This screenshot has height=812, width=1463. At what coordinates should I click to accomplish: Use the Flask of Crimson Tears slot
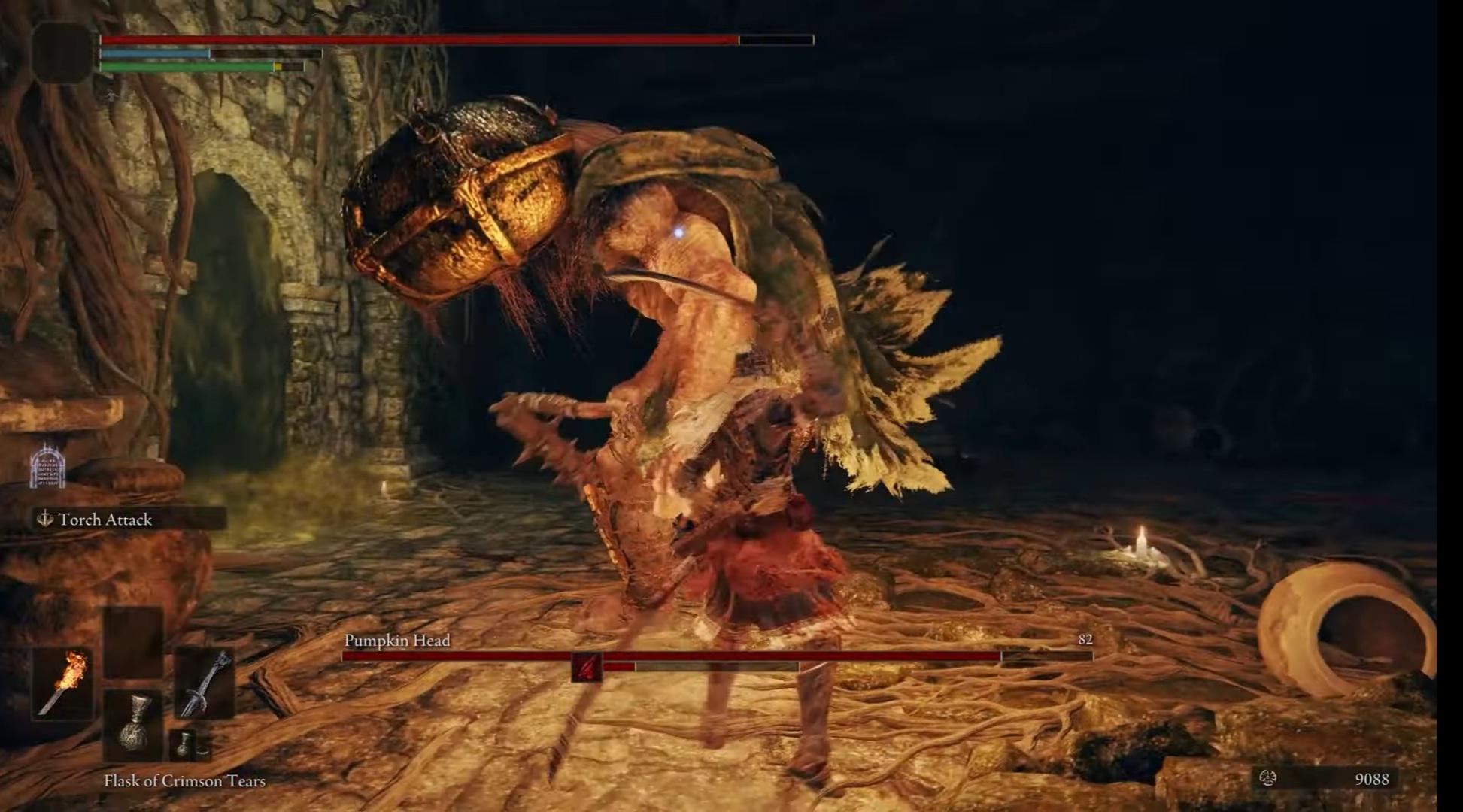(x=133, y=724)
